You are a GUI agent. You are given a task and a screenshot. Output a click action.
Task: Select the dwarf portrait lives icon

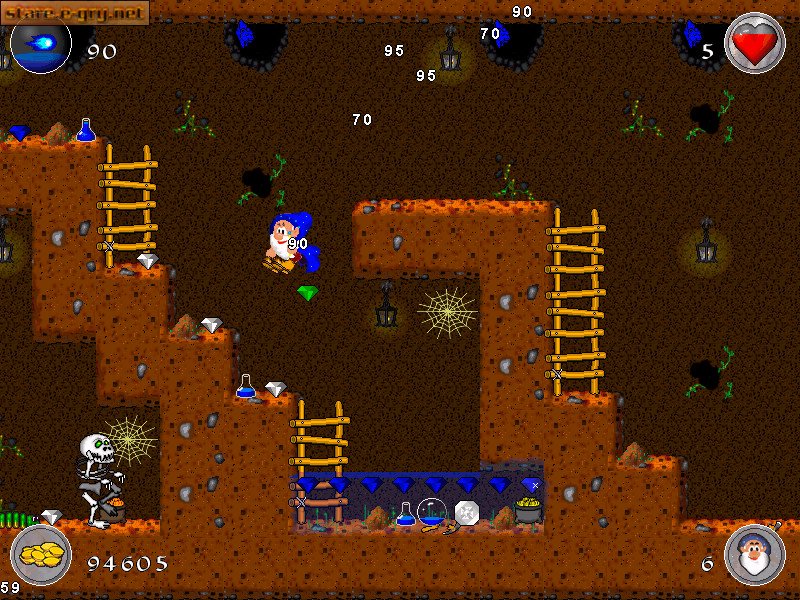pyautogui.click(x=754, y=554)
